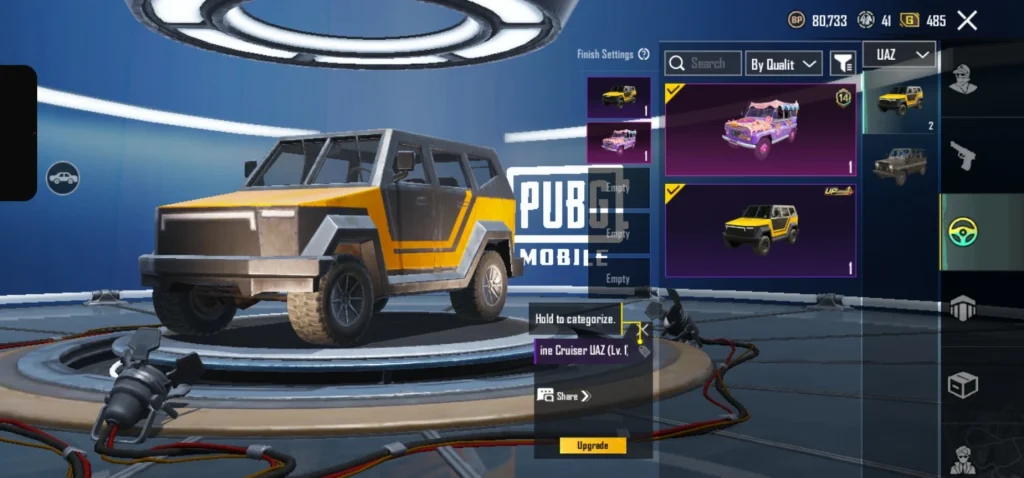Image resolution: width=1024 pixels, height=478 pixels.
Task: Switch to the pistol weapons tab
Action: [962, 155]
